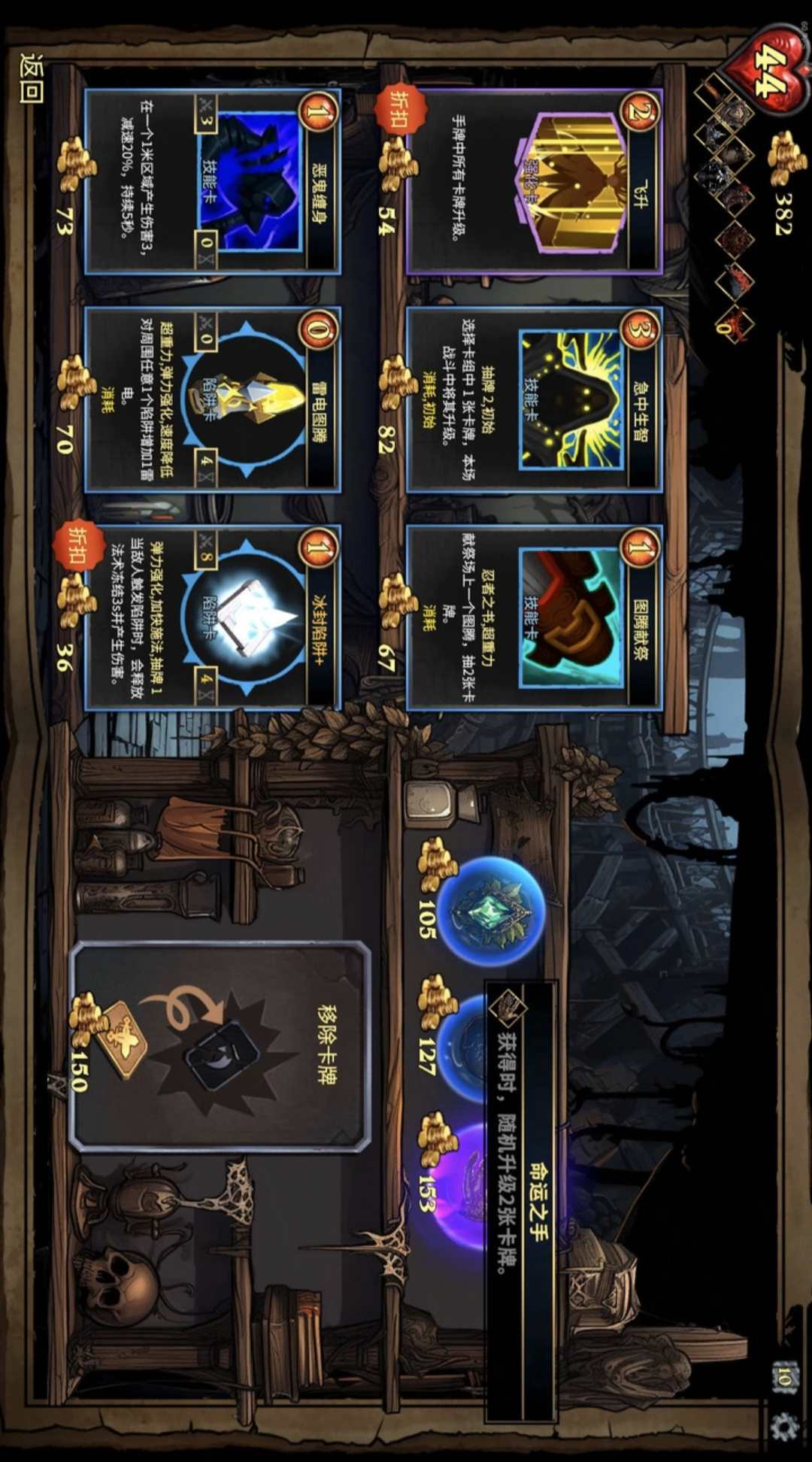Purchase the 急中生智 skill card
812x1462 pixels.
534,399
